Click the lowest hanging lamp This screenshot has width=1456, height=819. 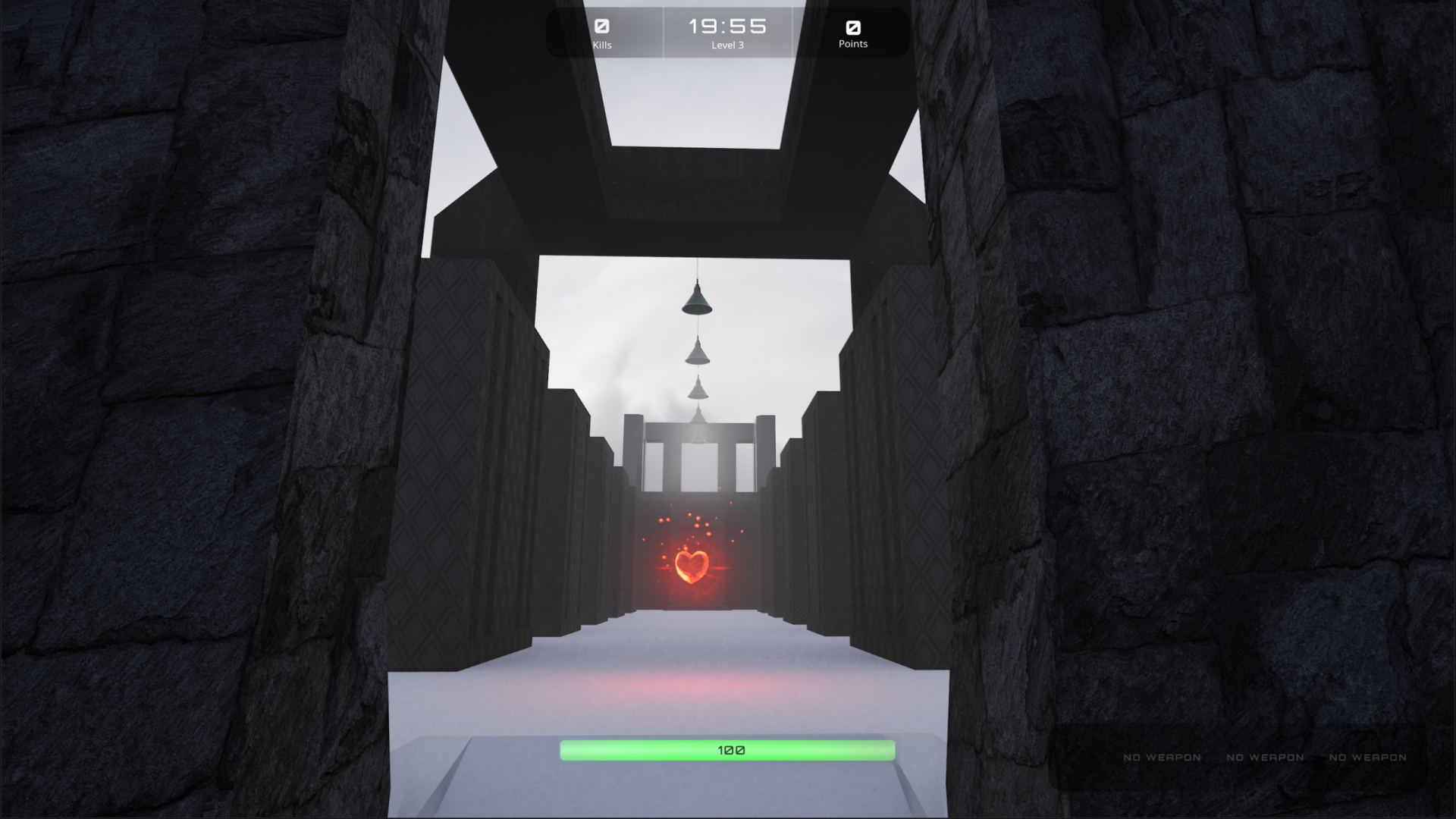[698, 392]
